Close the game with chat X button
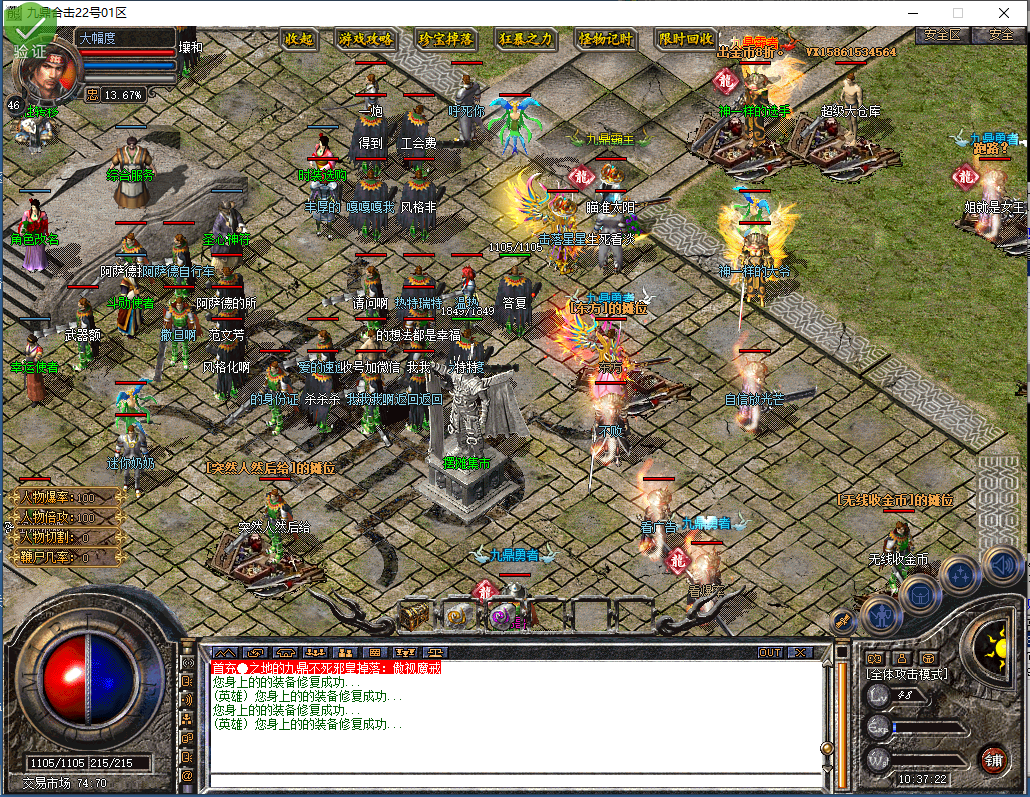 coord(799,652)
